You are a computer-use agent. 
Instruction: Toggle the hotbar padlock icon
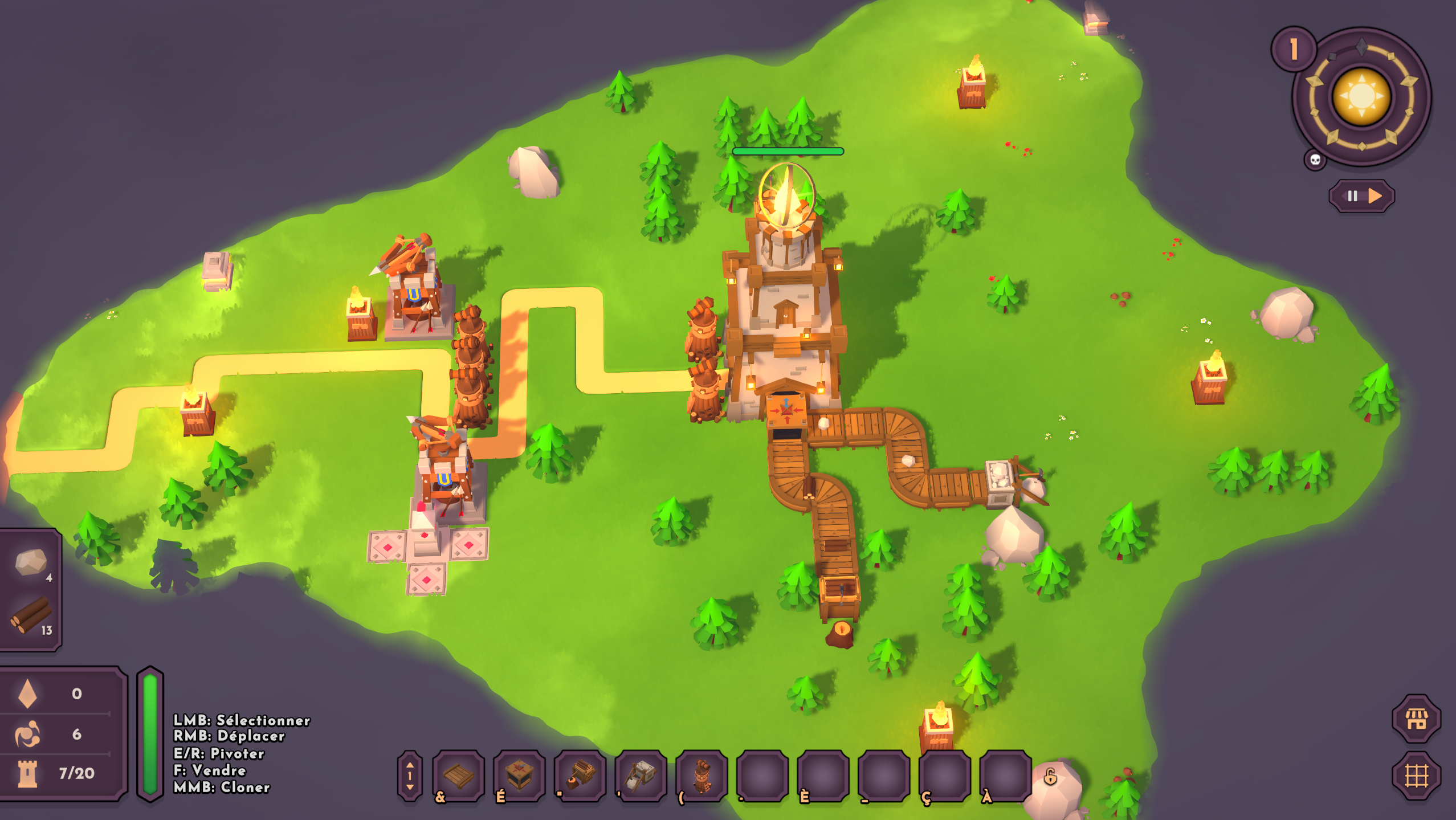[1050, 776]
